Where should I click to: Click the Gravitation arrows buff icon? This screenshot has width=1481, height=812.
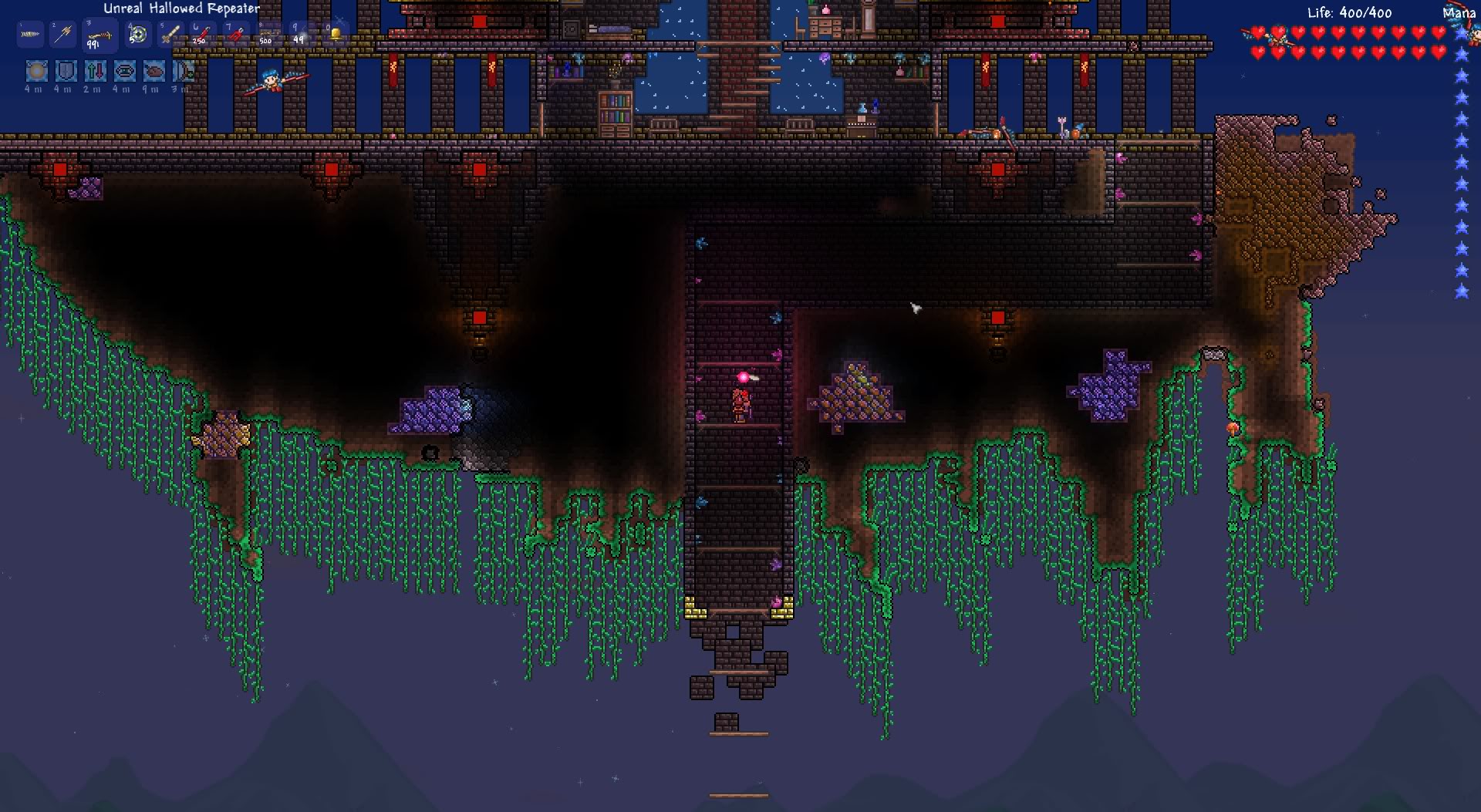pos(96,72)
